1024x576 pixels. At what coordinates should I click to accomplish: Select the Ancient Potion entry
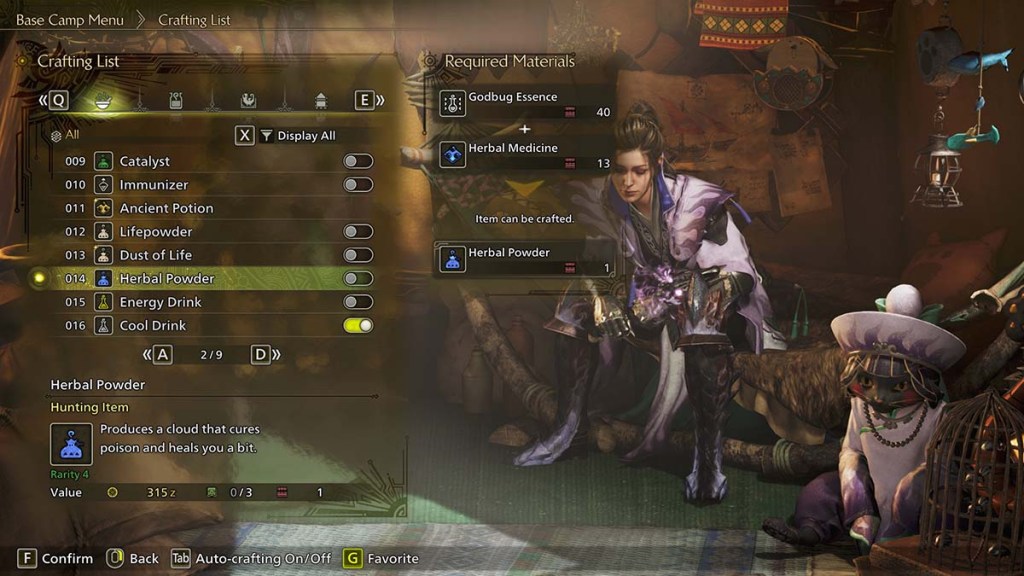tap(166, 208)
